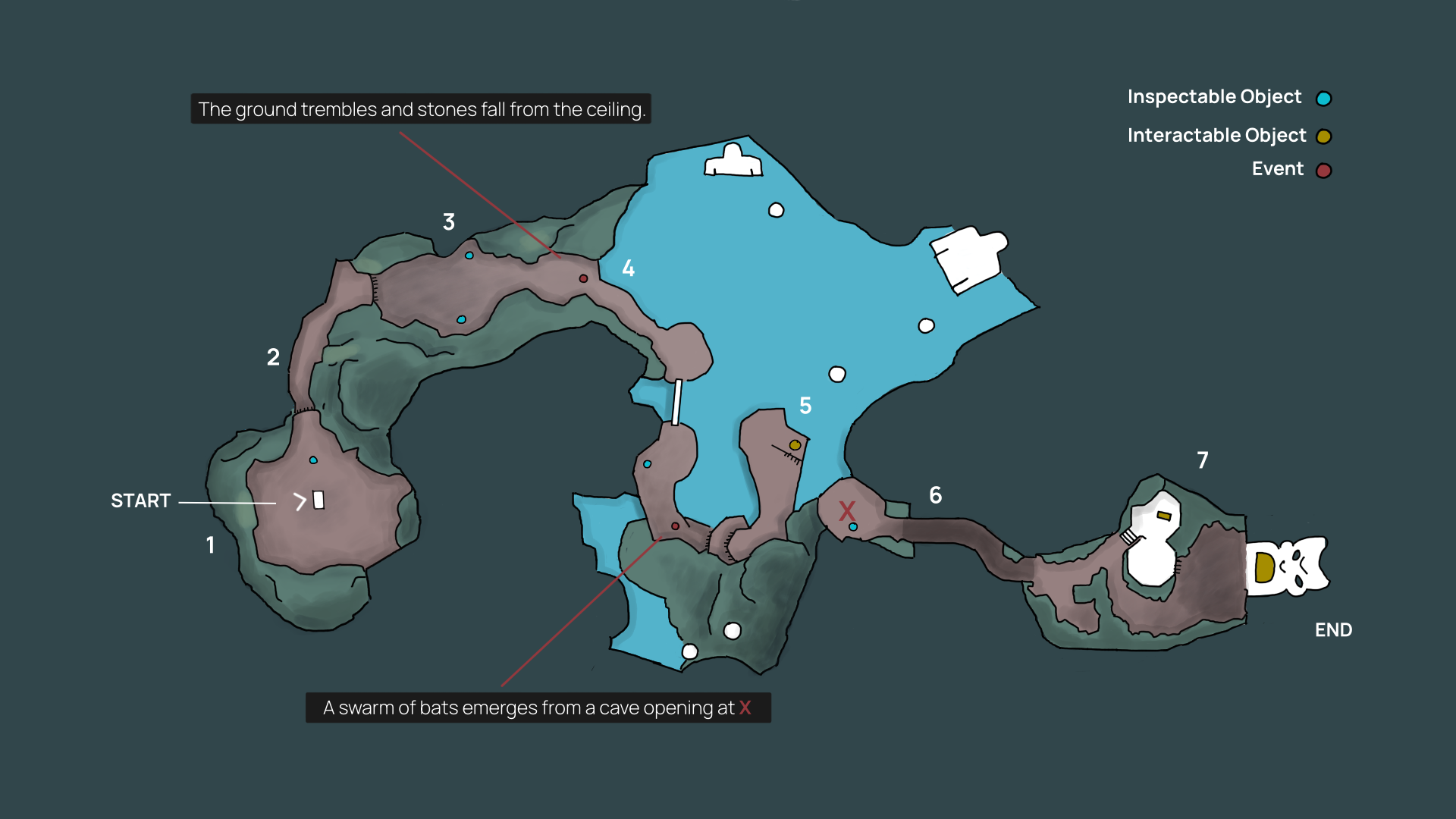Select the red X marker on the map

click(847, 510)
